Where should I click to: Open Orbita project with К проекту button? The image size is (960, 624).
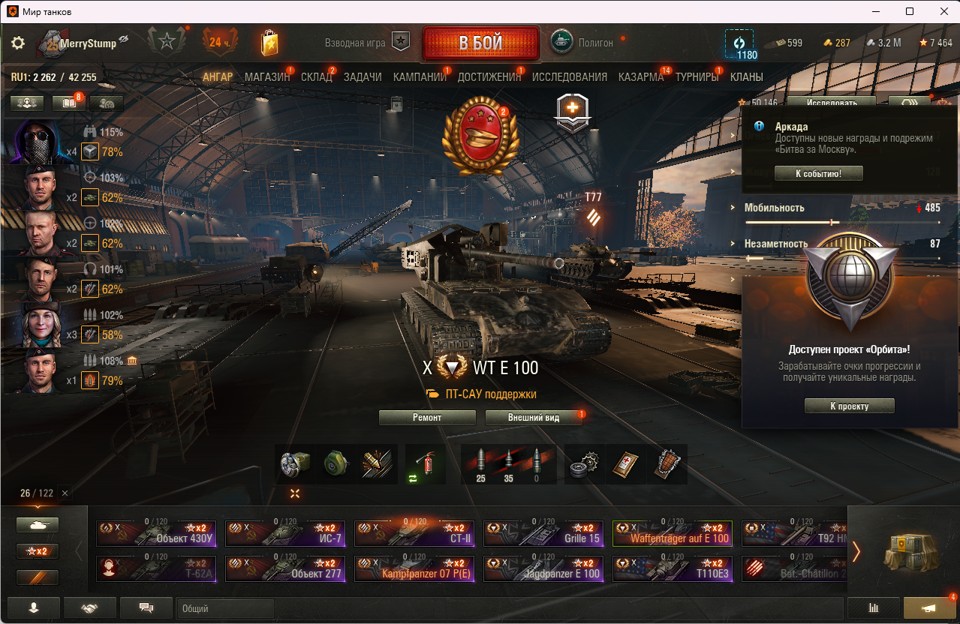[x=849, y=406]
